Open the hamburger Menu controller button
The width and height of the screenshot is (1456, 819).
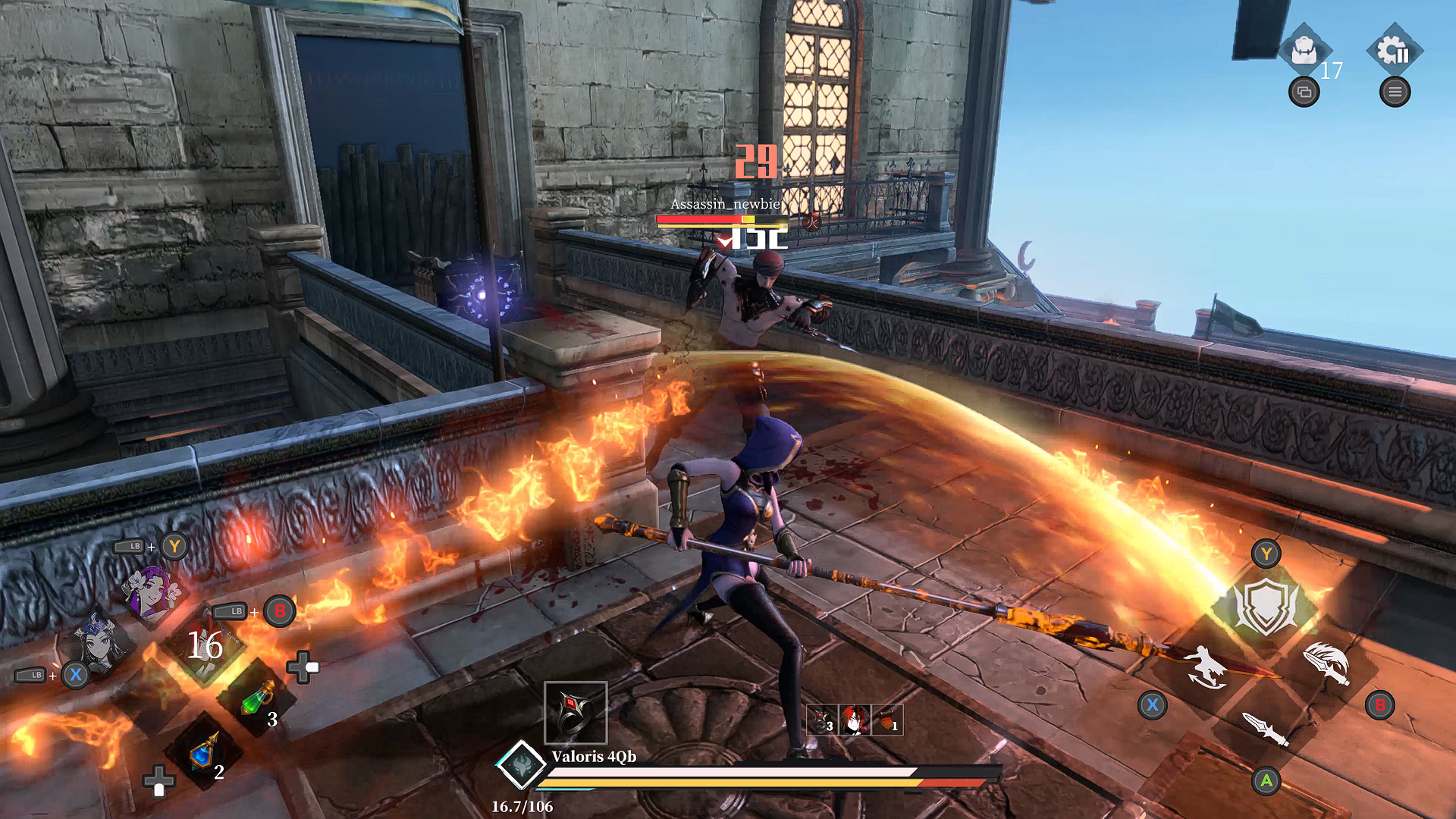pyautogui.click(x=1395, y=93)
